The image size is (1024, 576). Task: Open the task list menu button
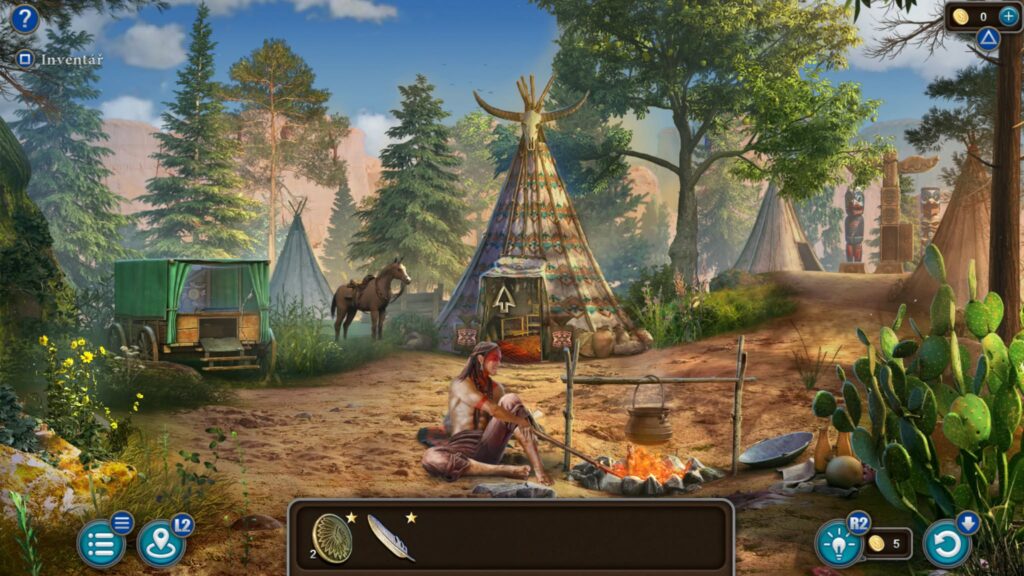point(101,544)
